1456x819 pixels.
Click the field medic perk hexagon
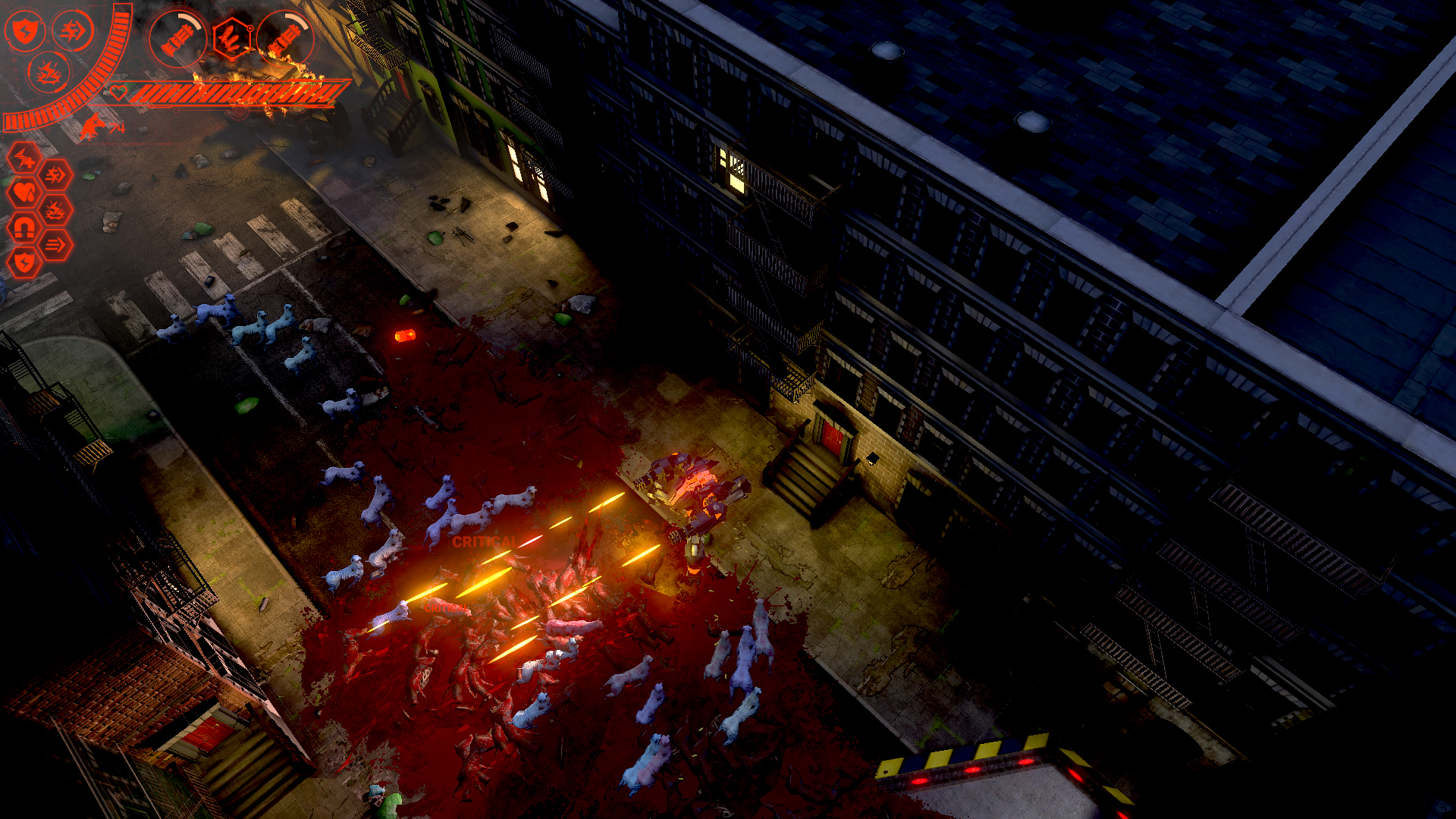(x=25, y=158)
